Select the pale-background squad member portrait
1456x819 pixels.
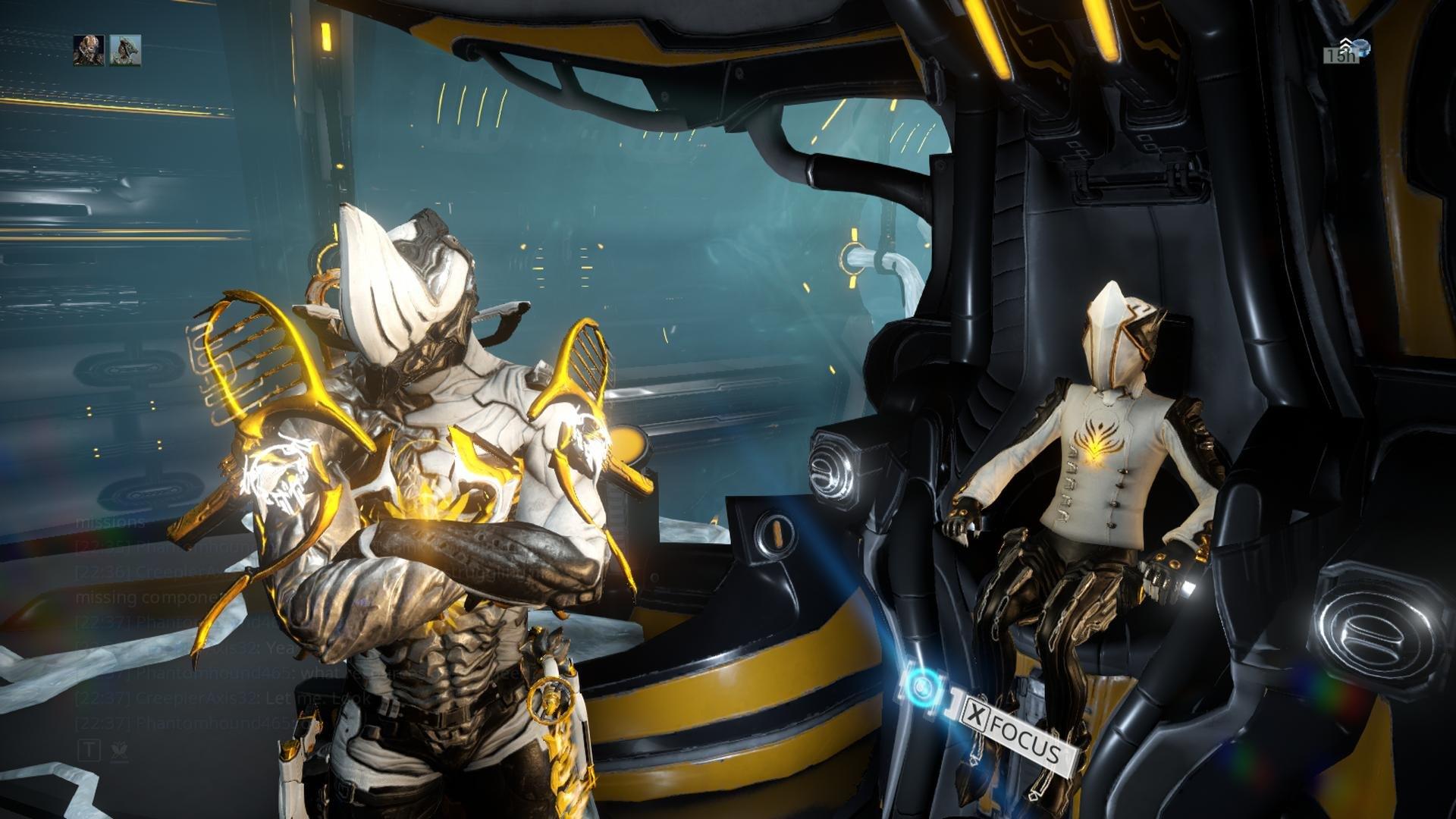[x=125, y=50]
